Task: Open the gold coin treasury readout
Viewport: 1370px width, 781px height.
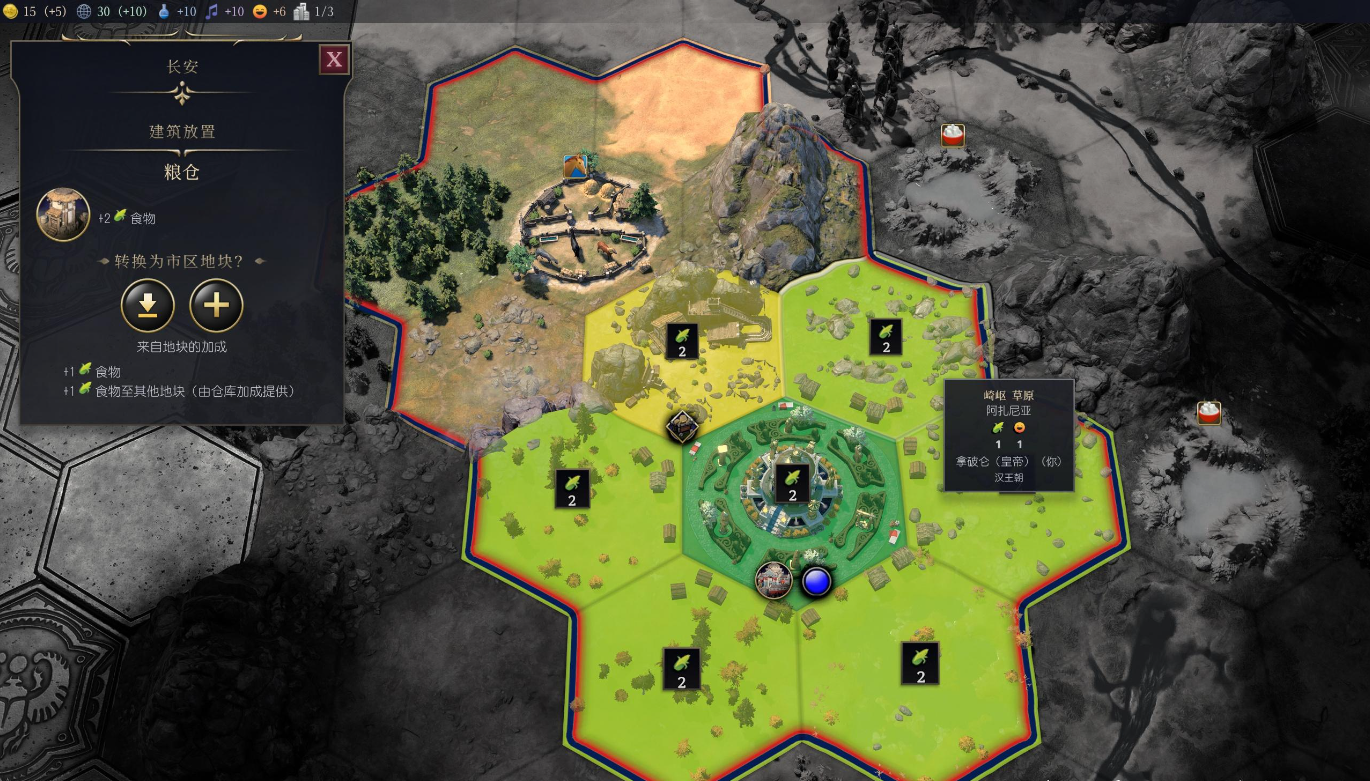Action: (12, 11)
